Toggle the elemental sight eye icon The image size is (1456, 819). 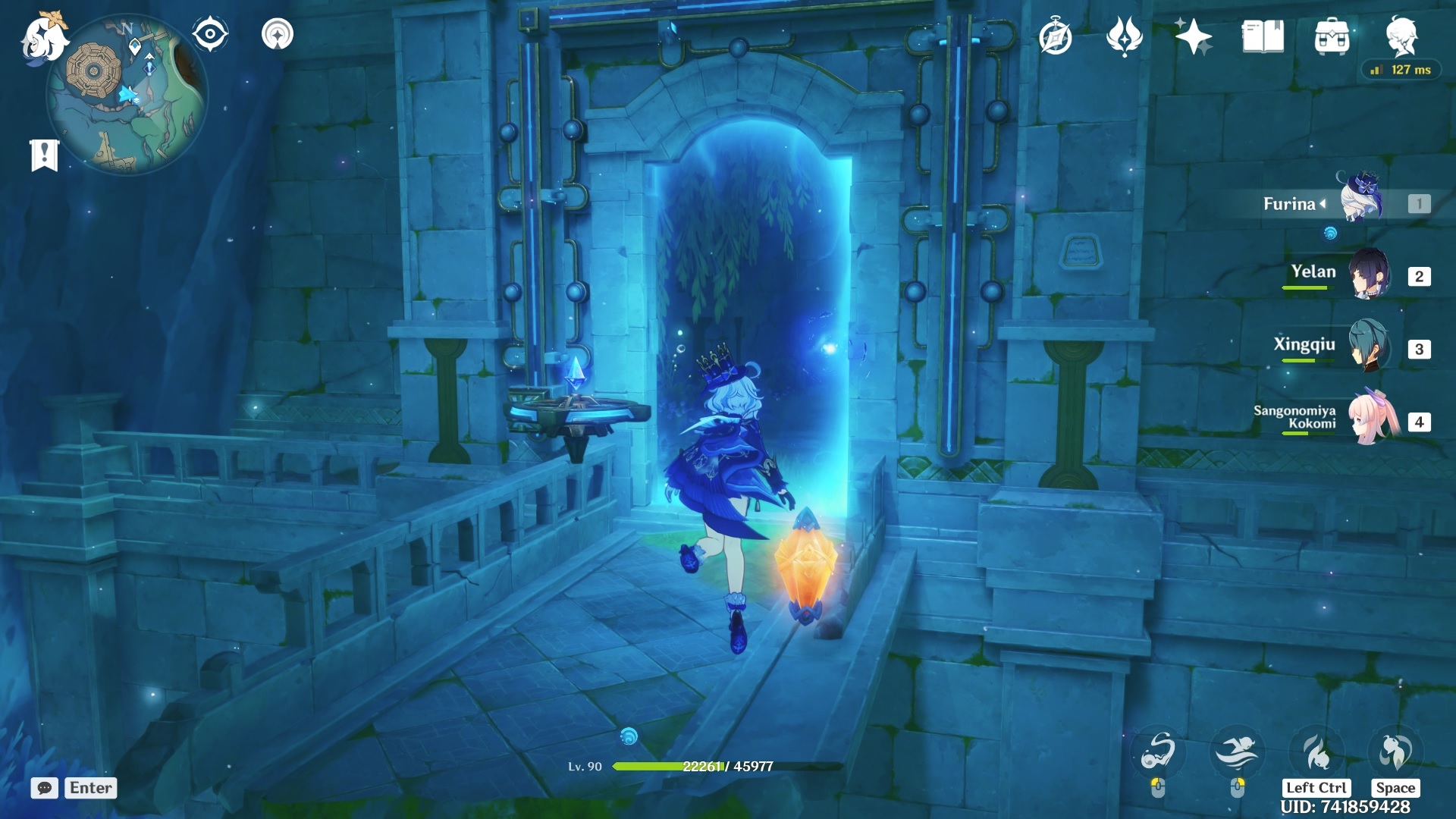point(210,34)
